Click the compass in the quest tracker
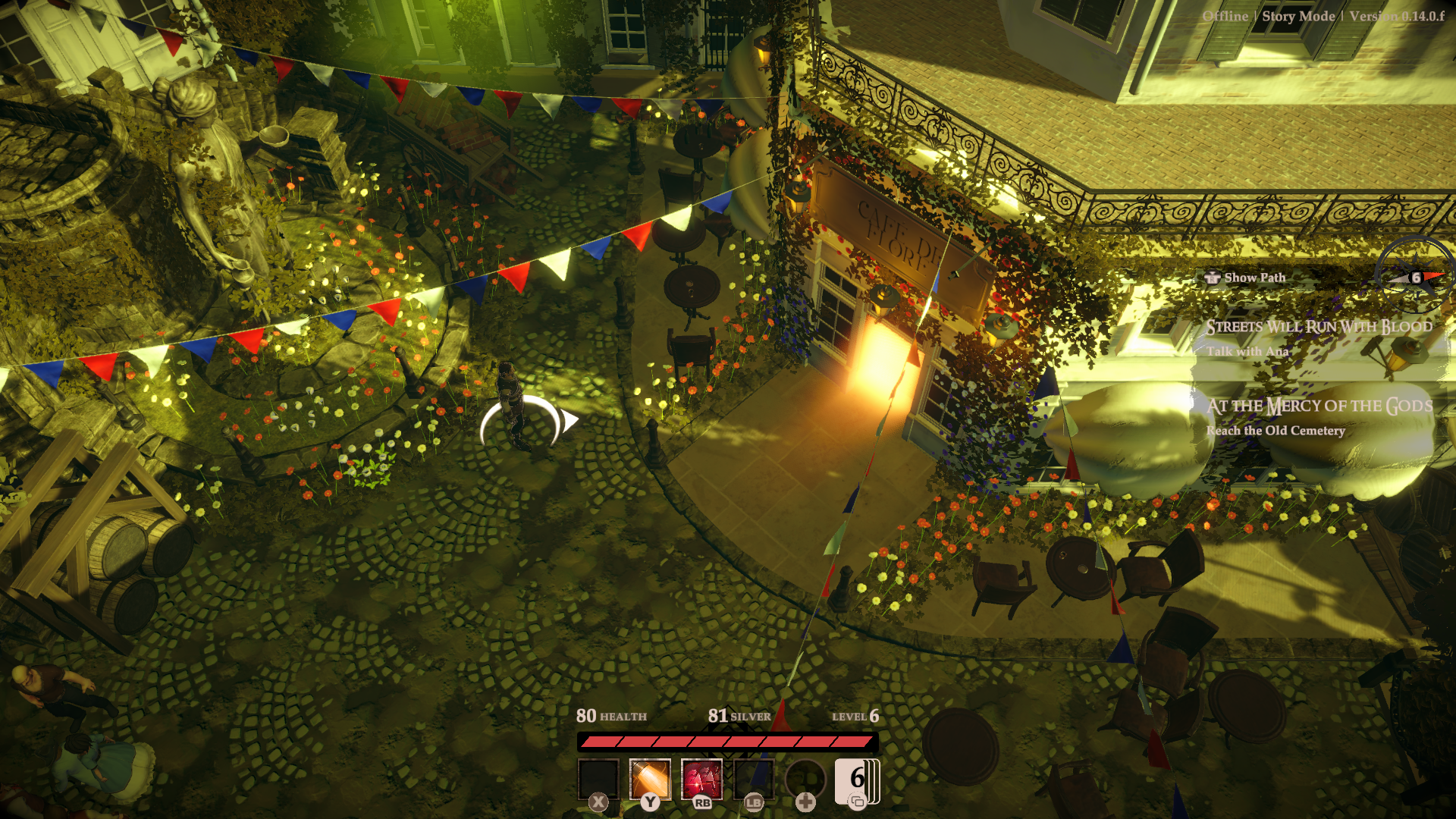 tap(1415, 276)
